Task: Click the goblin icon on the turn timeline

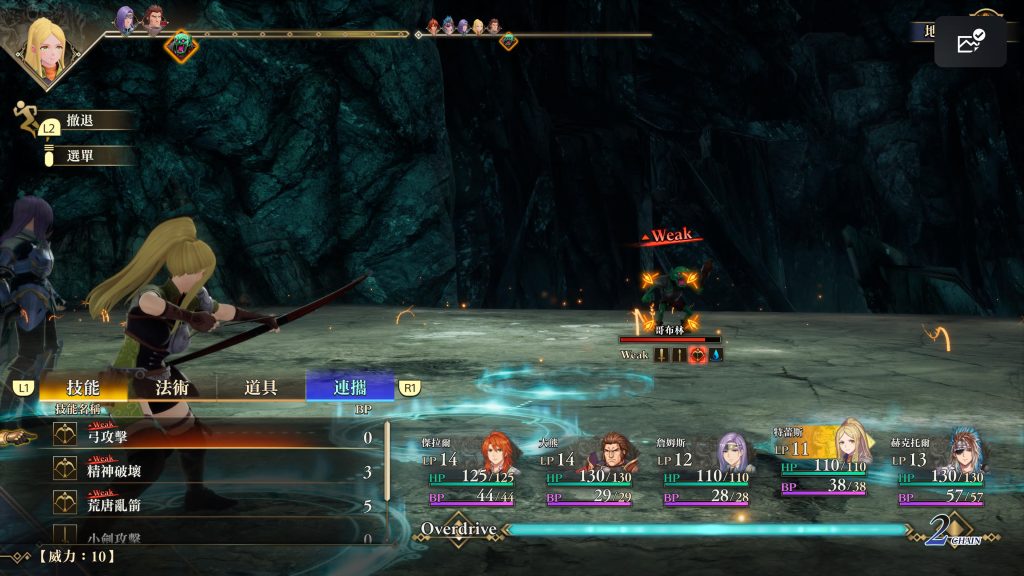Action: click(181, 45)
